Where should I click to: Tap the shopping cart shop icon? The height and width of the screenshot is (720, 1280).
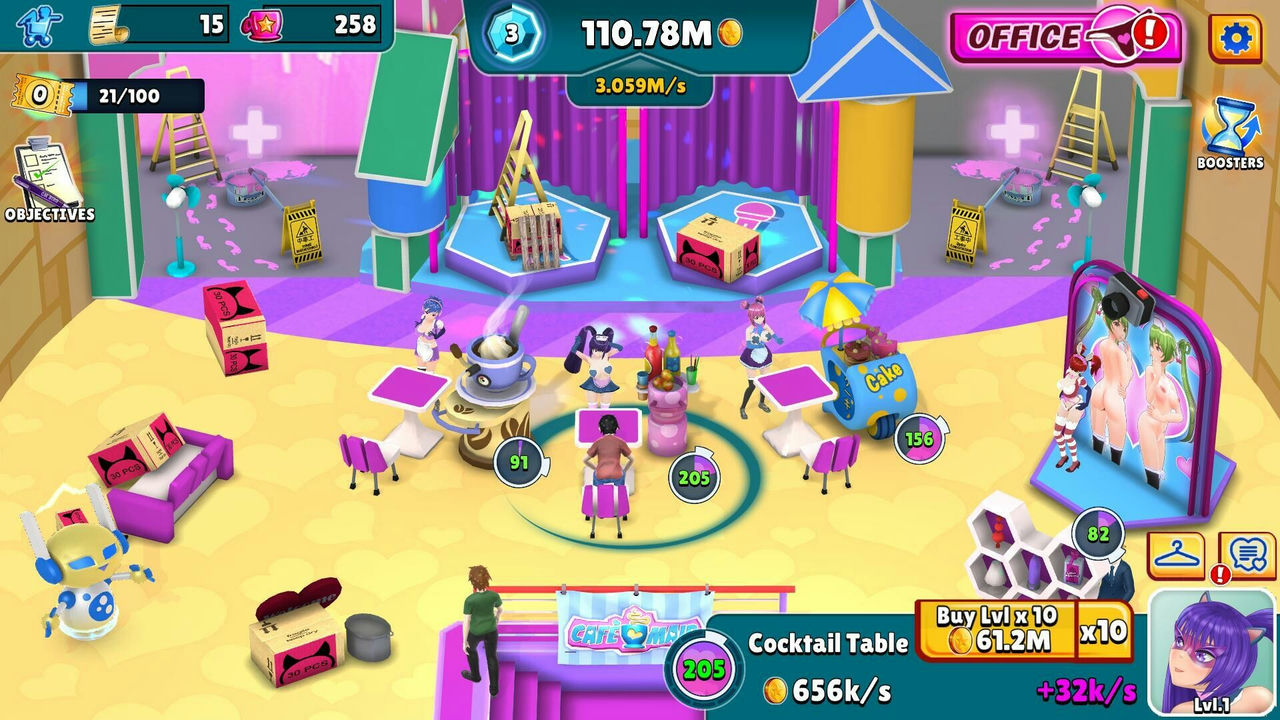coord(40,25)
